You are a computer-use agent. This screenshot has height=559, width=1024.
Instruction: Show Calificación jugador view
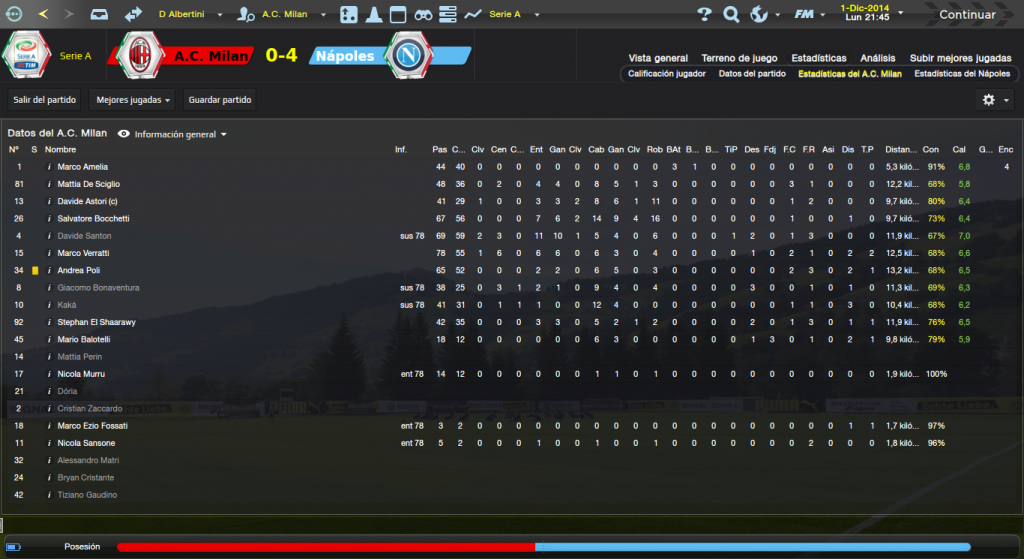[x=666, y=74]
